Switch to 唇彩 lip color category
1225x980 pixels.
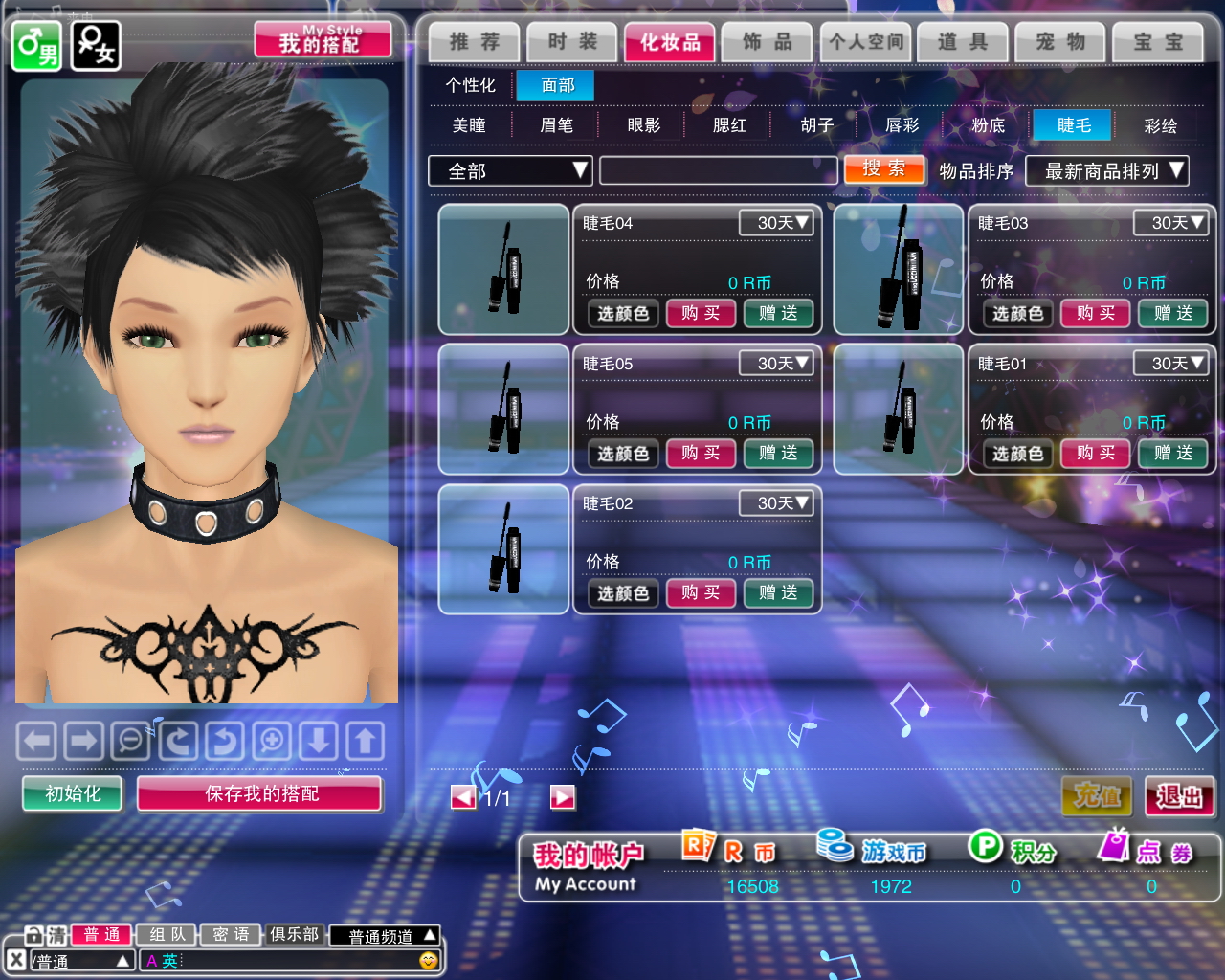coord(902,125)
